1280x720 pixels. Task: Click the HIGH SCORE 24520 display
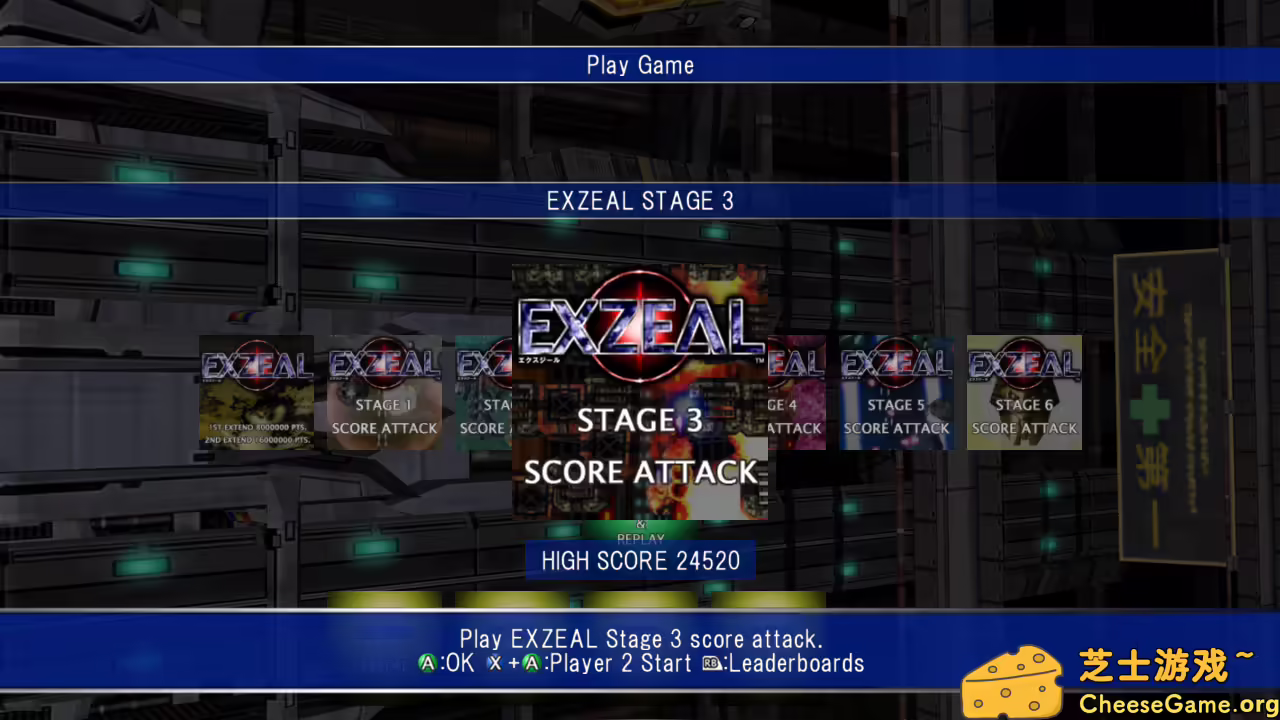pyautogui.click(x=640, y=561)
